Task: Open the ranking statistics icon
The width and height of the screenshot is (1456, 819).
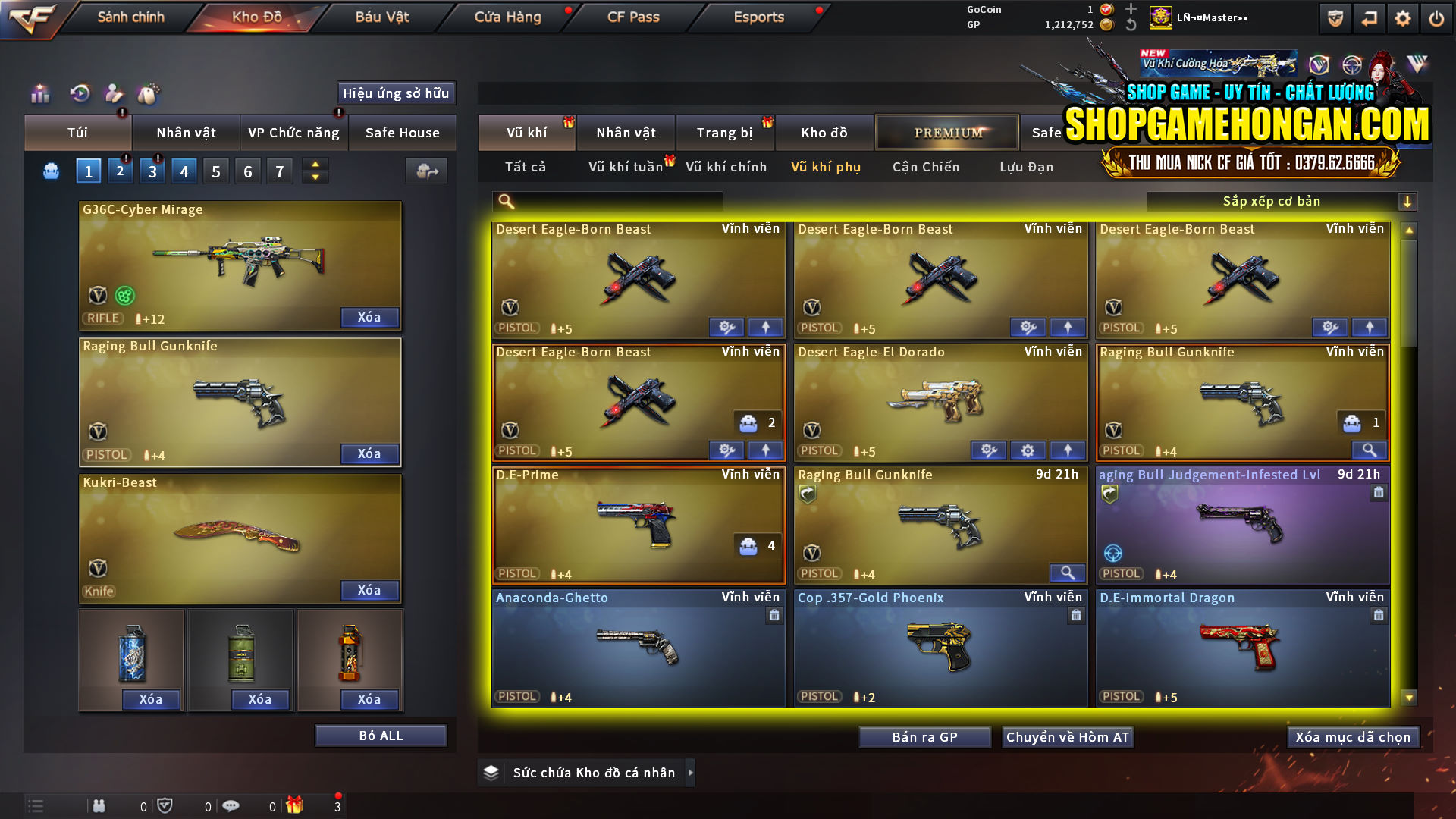Action: coord(39,94)
